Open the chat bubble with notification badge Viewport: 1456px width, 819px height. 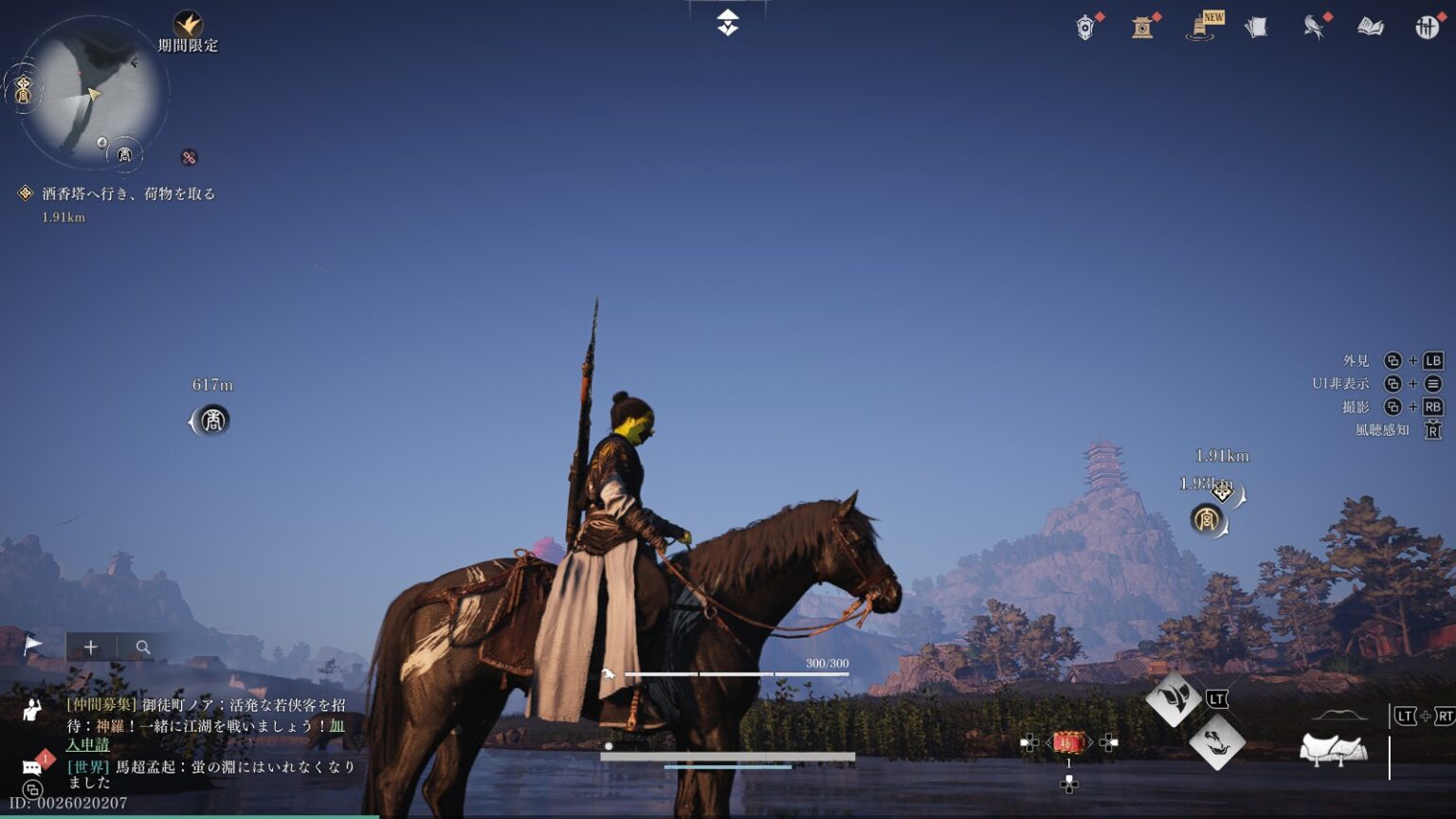[32, 766]
